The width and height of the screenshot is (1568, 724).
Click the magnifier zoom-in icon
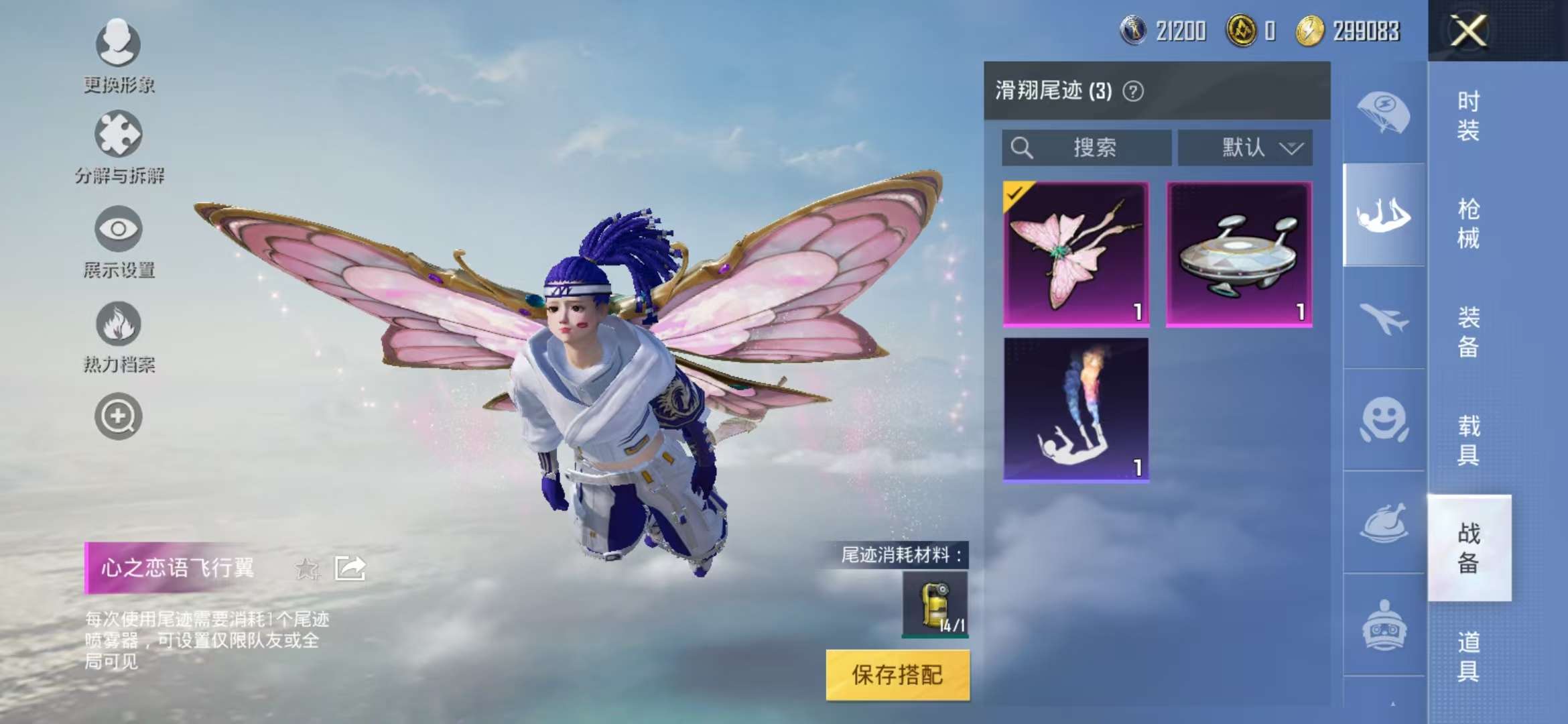(117, 416)
